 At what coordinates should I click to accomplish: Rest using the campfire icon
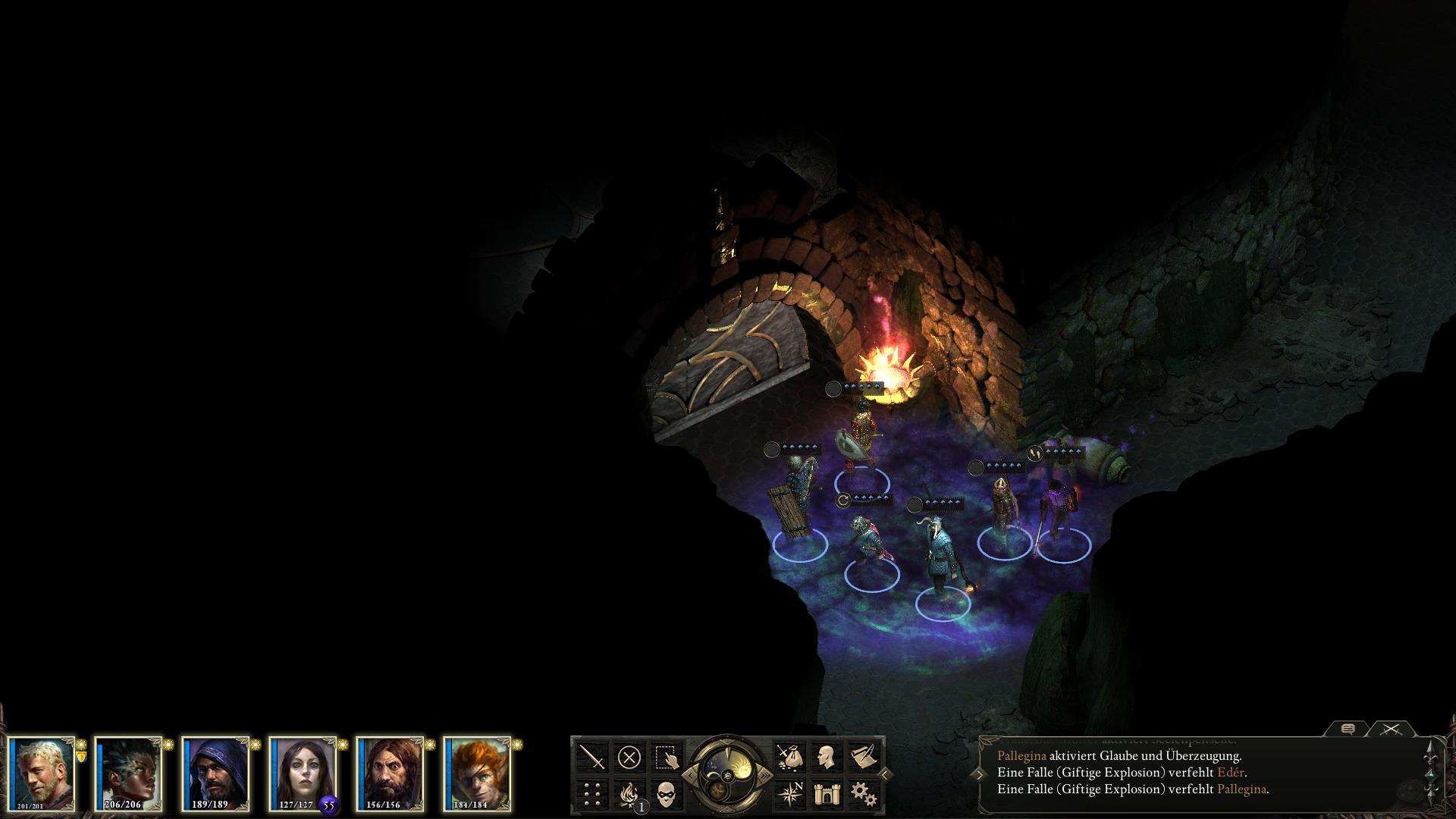coord(629,793)
